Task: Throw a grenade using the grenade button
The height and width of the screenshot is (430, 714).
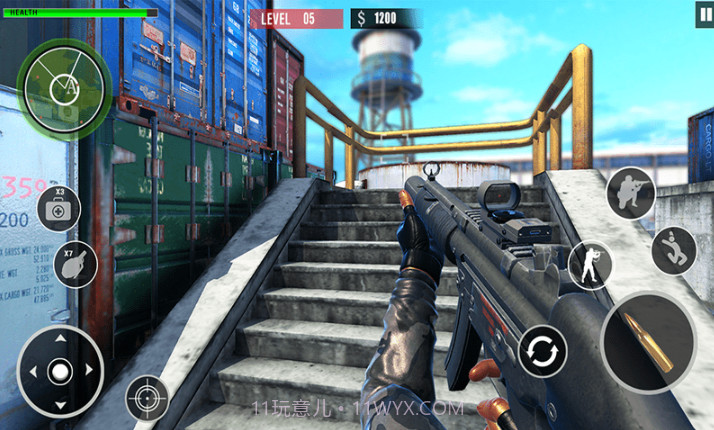Action: point(75,263)
